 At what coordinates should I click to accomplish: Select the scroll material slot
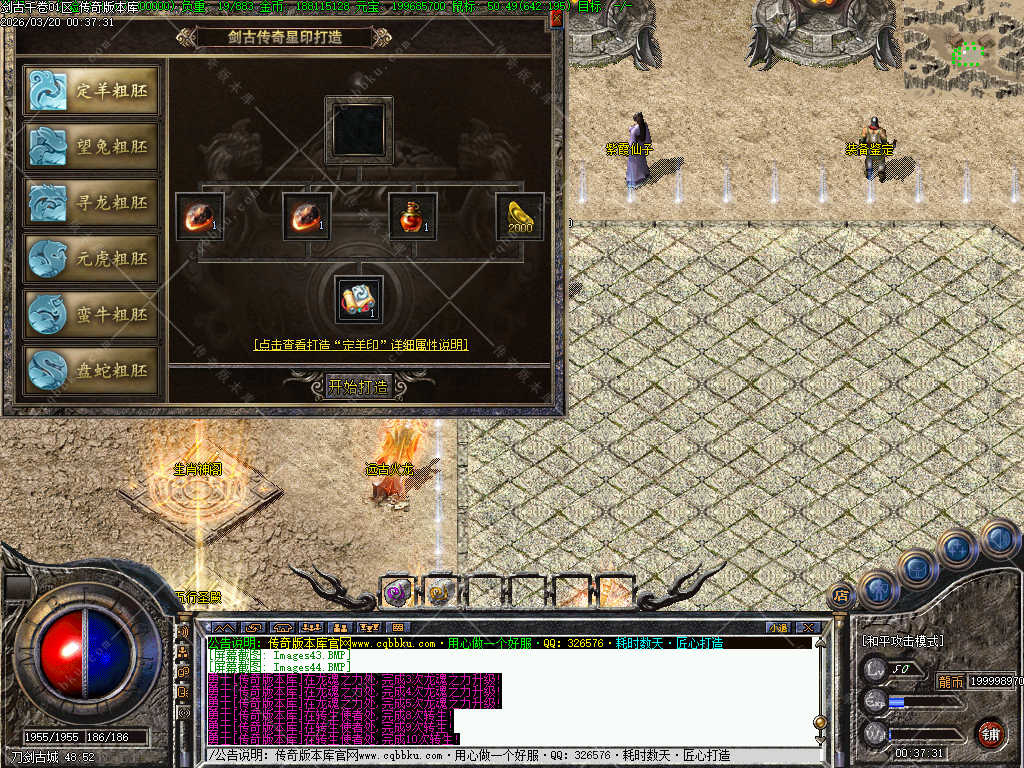pos(358,300)
